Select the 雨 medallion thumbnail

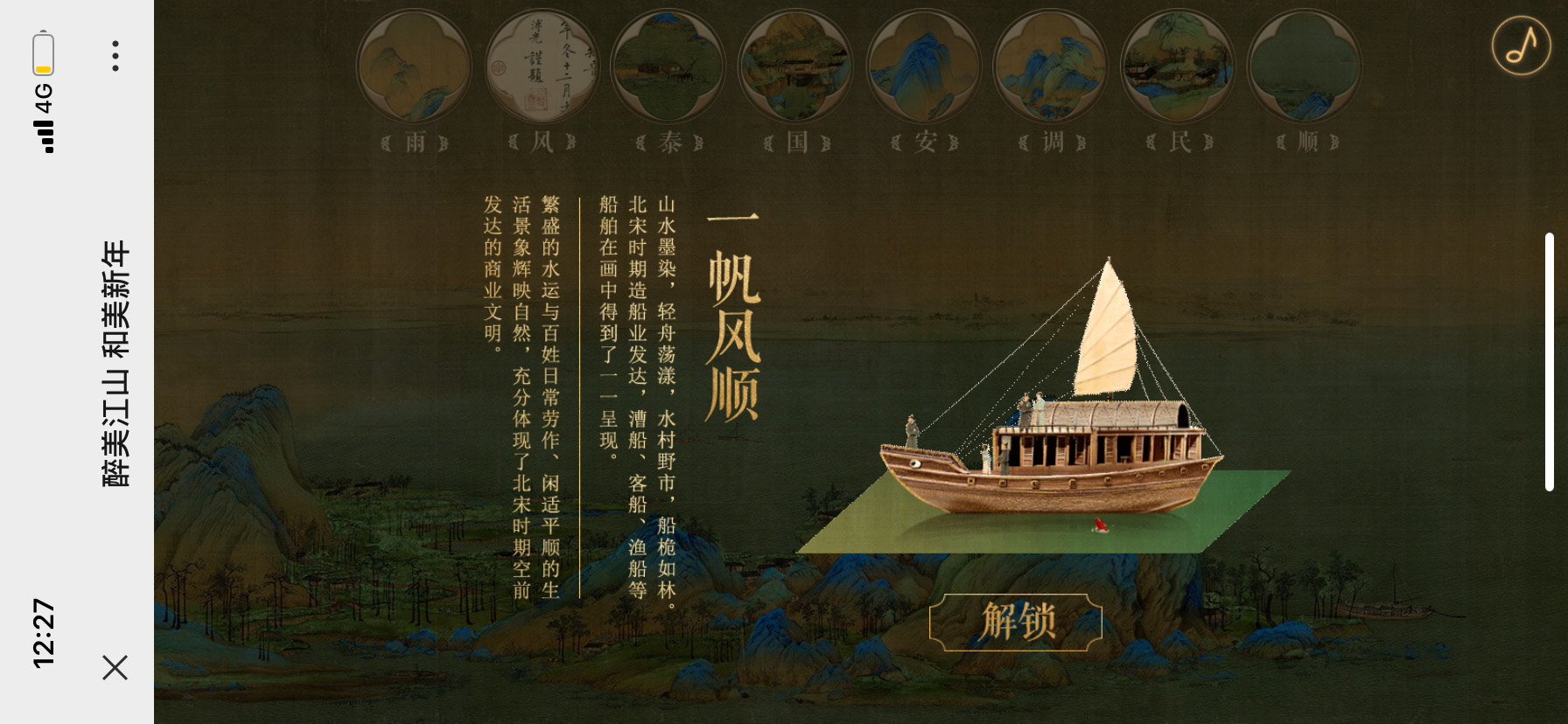(x=414, y=66)
